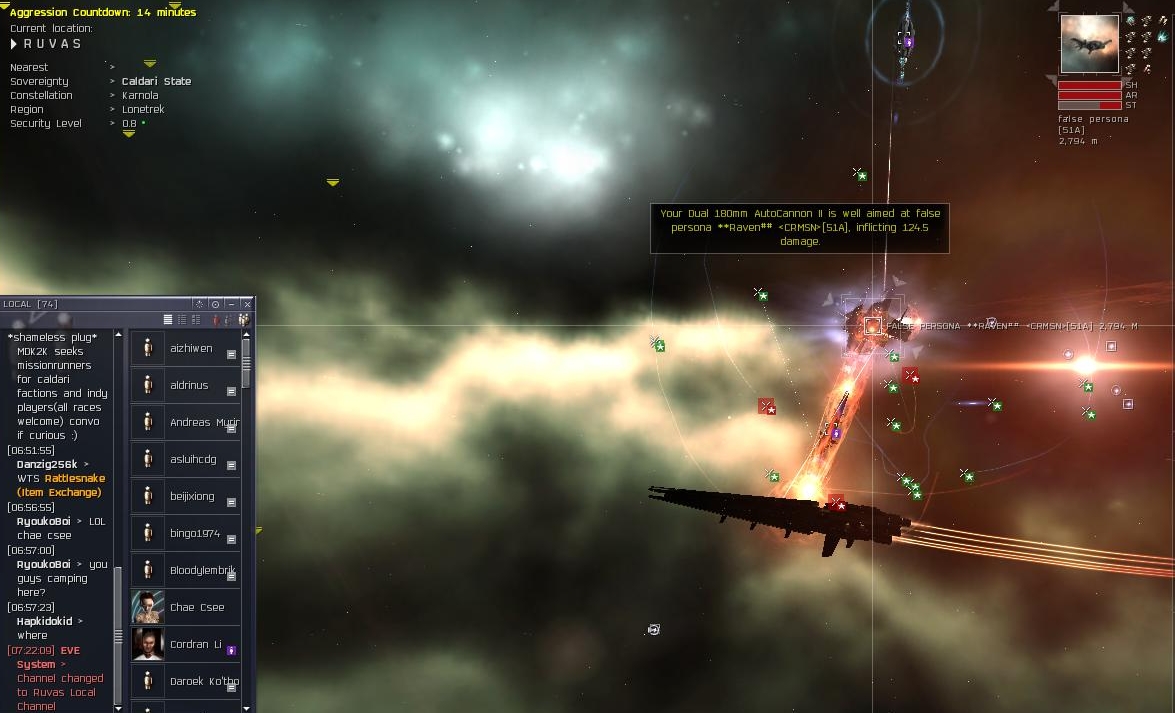Open the Karnola constellation entry
This screenshot has height=713, width=1175.
pos(140,95)
